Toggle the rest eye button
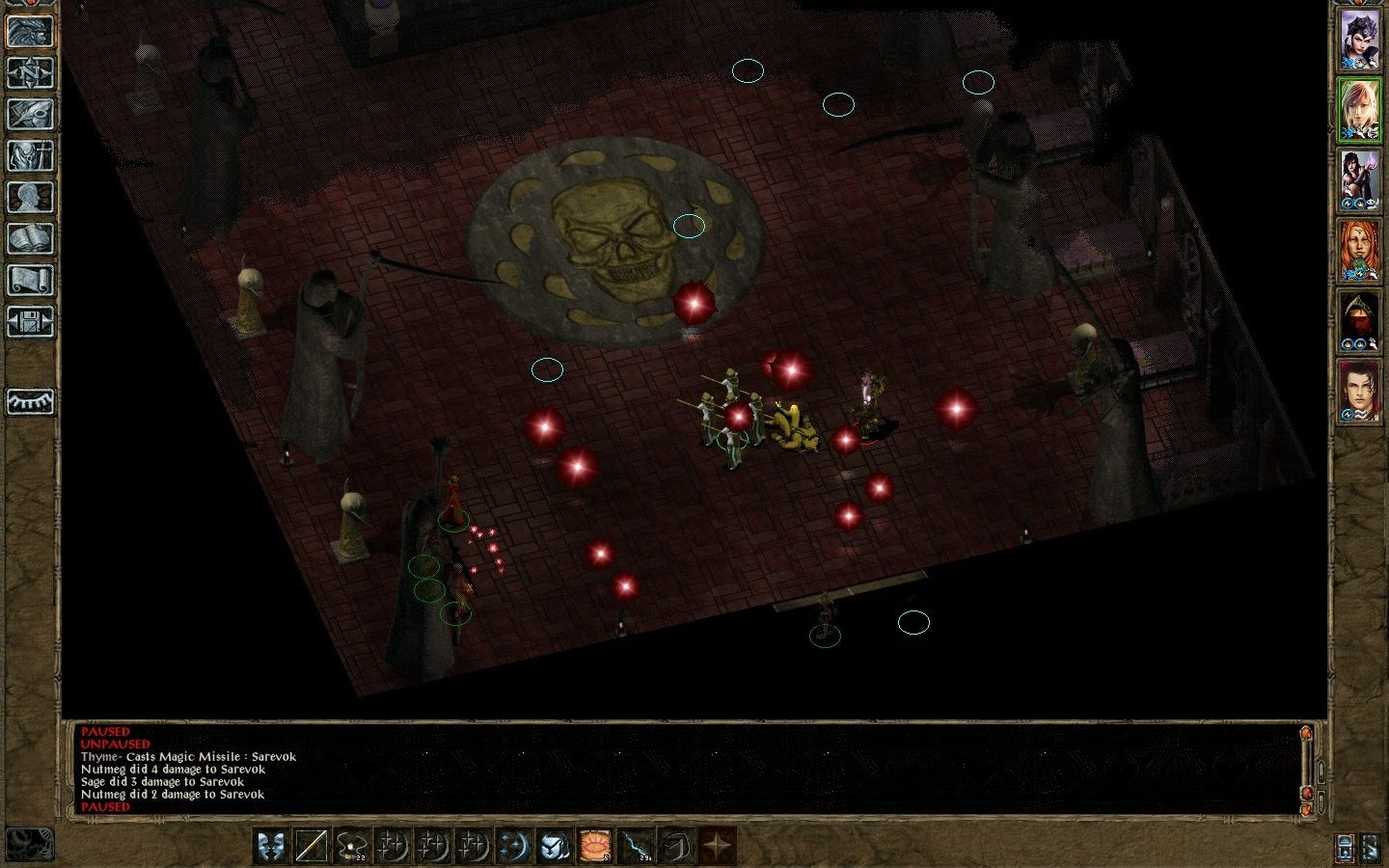The width and height of the screenshot is (1389, 868). (30, 400)
